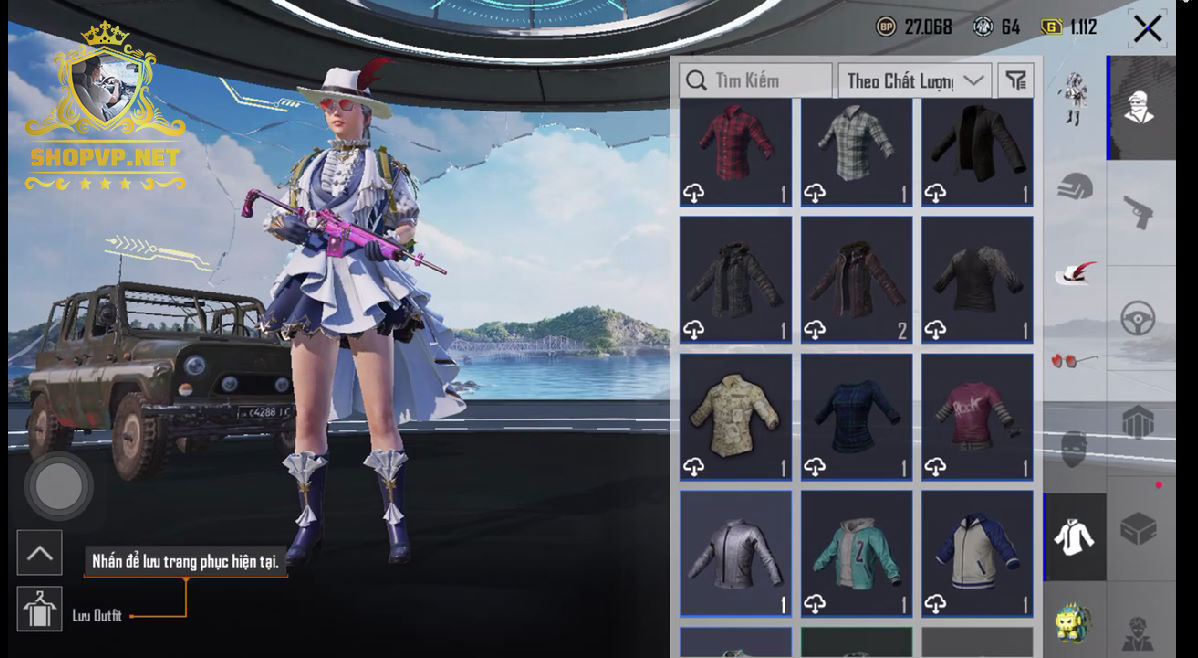Switch to the helmet category tab
Screen dimensions: 1198x658
(1075, 186)
